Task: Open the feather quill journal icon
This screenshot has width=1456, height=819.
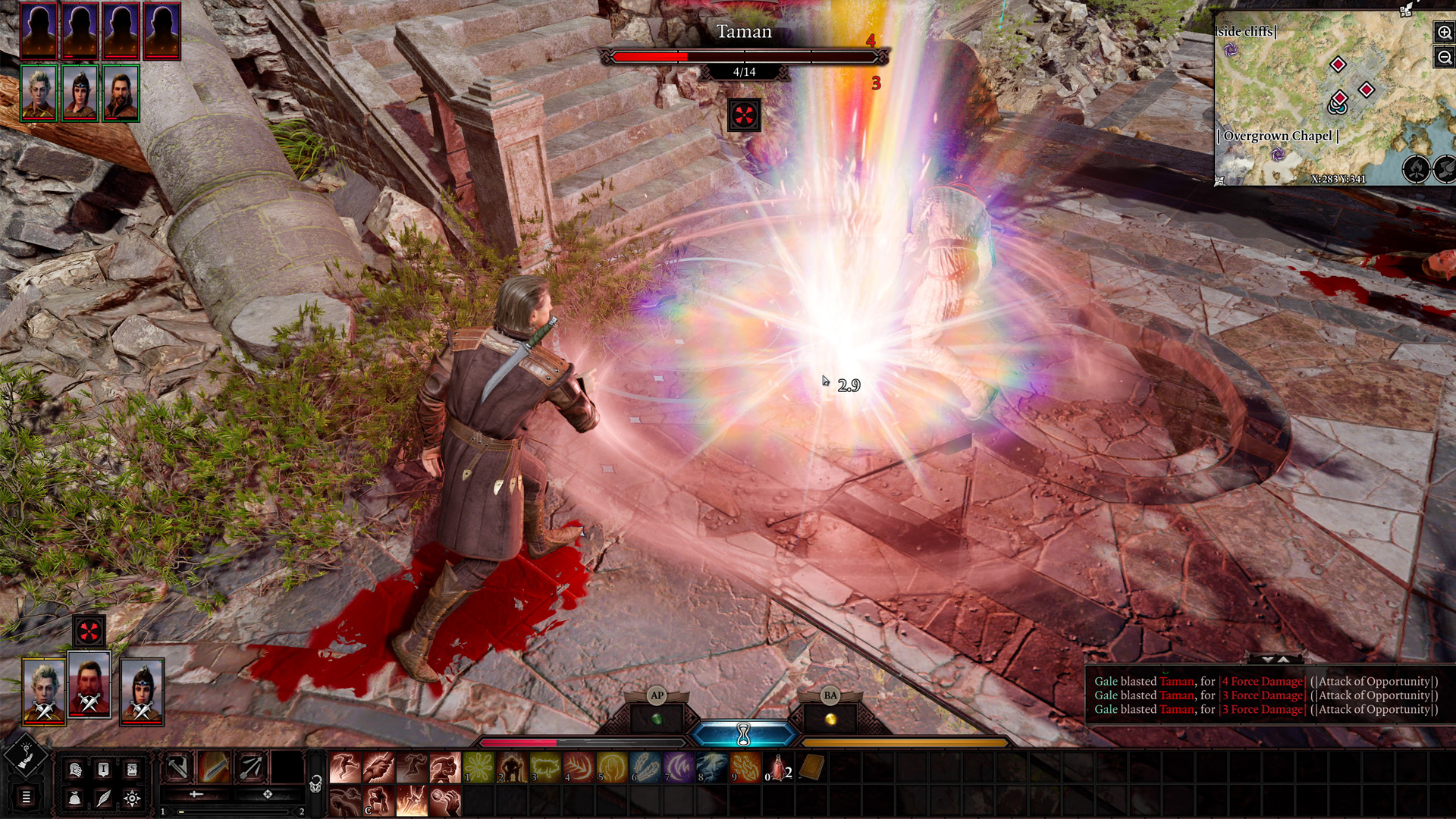Action: [x=103, y=798]
